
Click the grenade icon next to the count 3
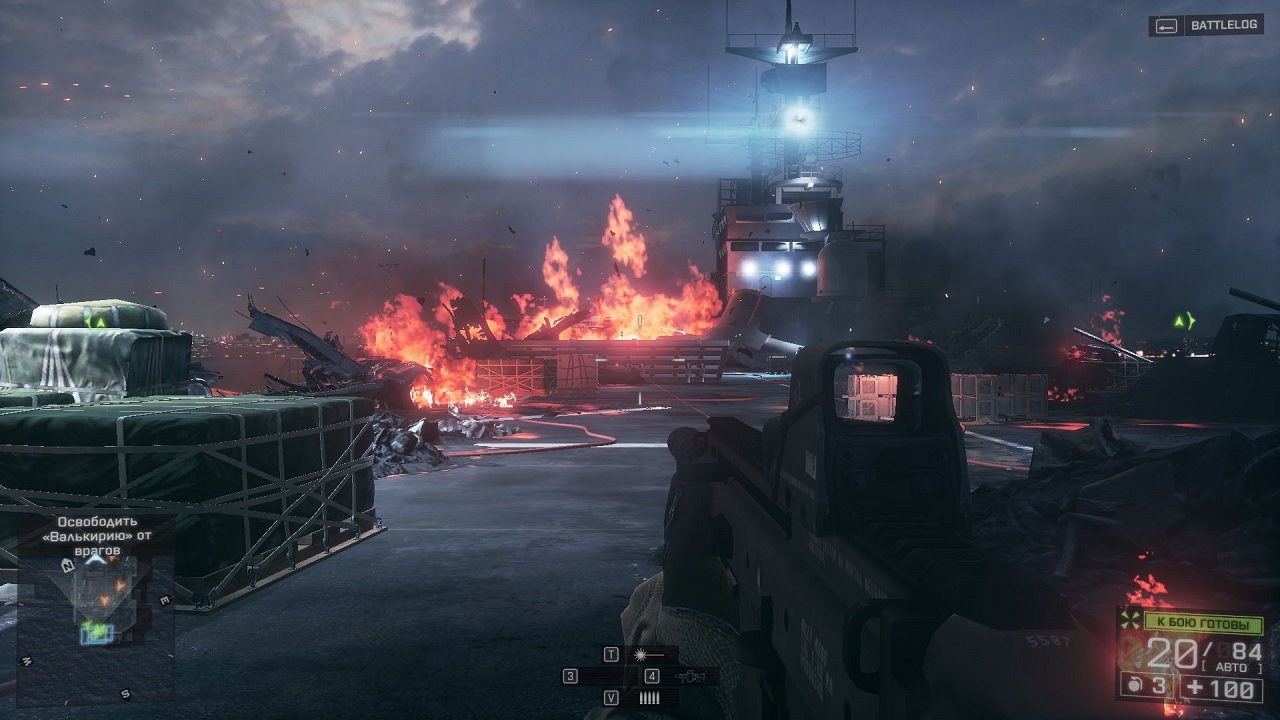pyautogui.click(x=1134, y=685)
